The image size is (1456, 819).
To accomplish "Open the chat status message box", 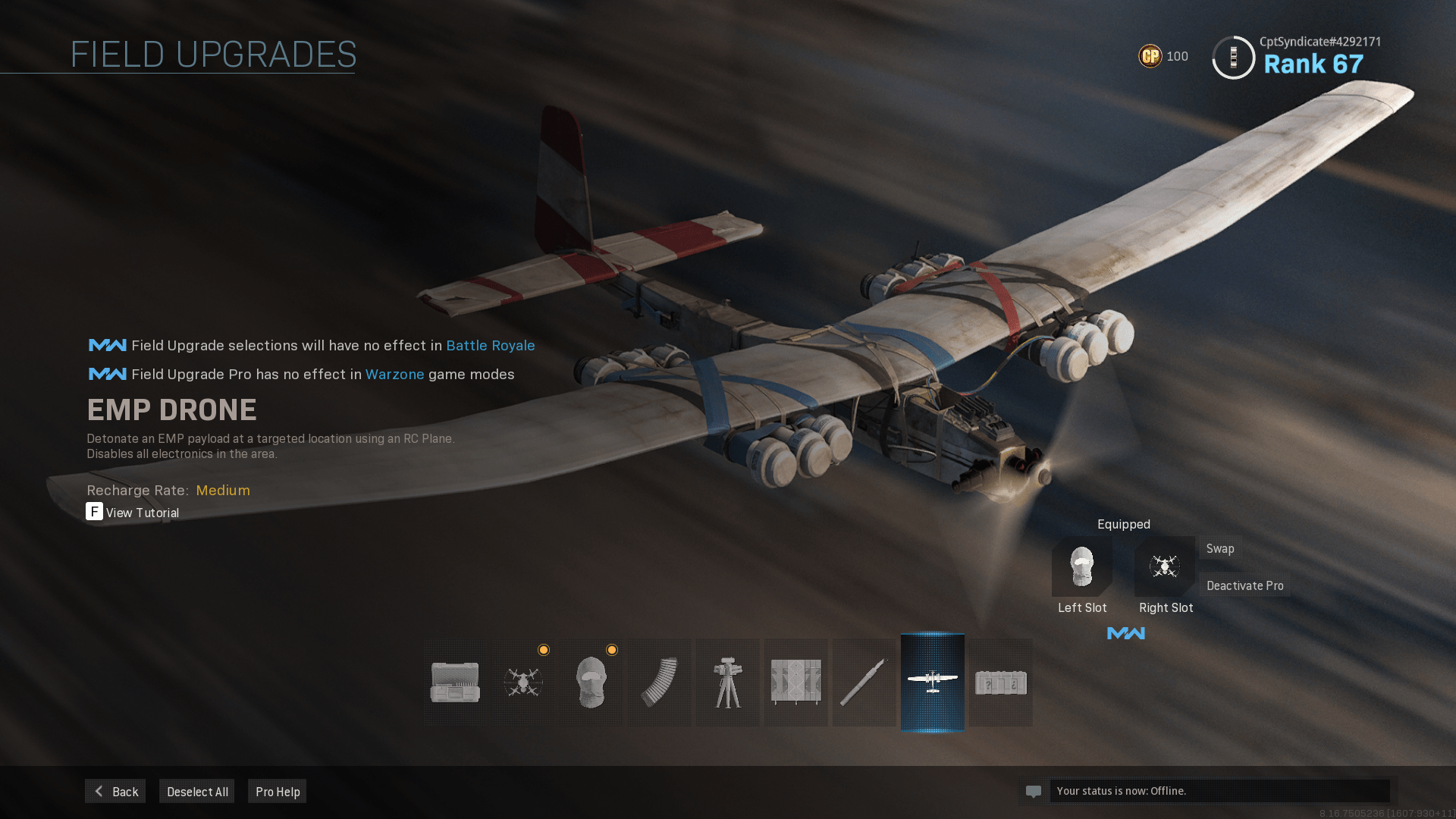I will 1219,791.
